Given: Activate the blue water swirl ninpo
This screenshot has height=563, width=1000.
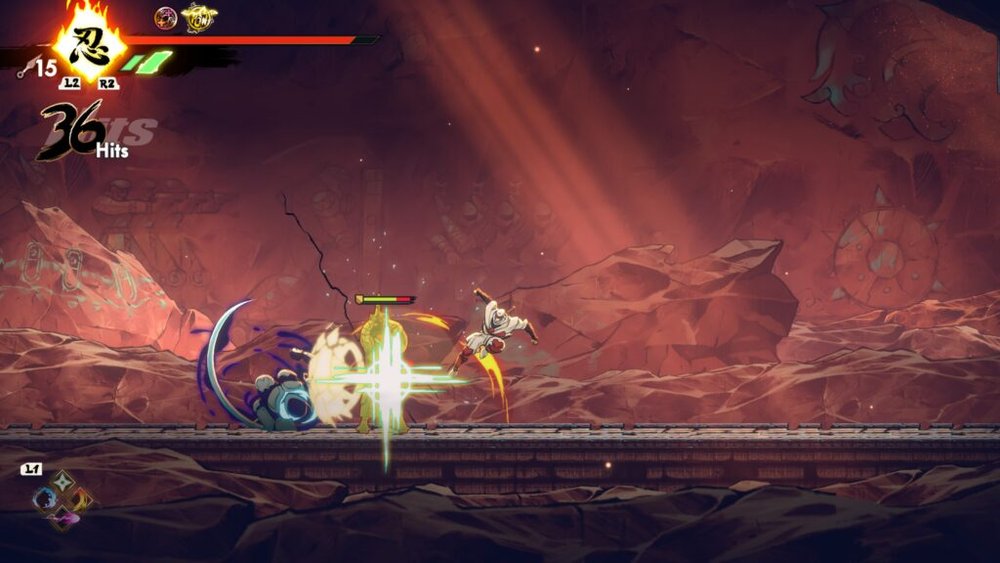Looking at the screenshot, I should 44,499.
